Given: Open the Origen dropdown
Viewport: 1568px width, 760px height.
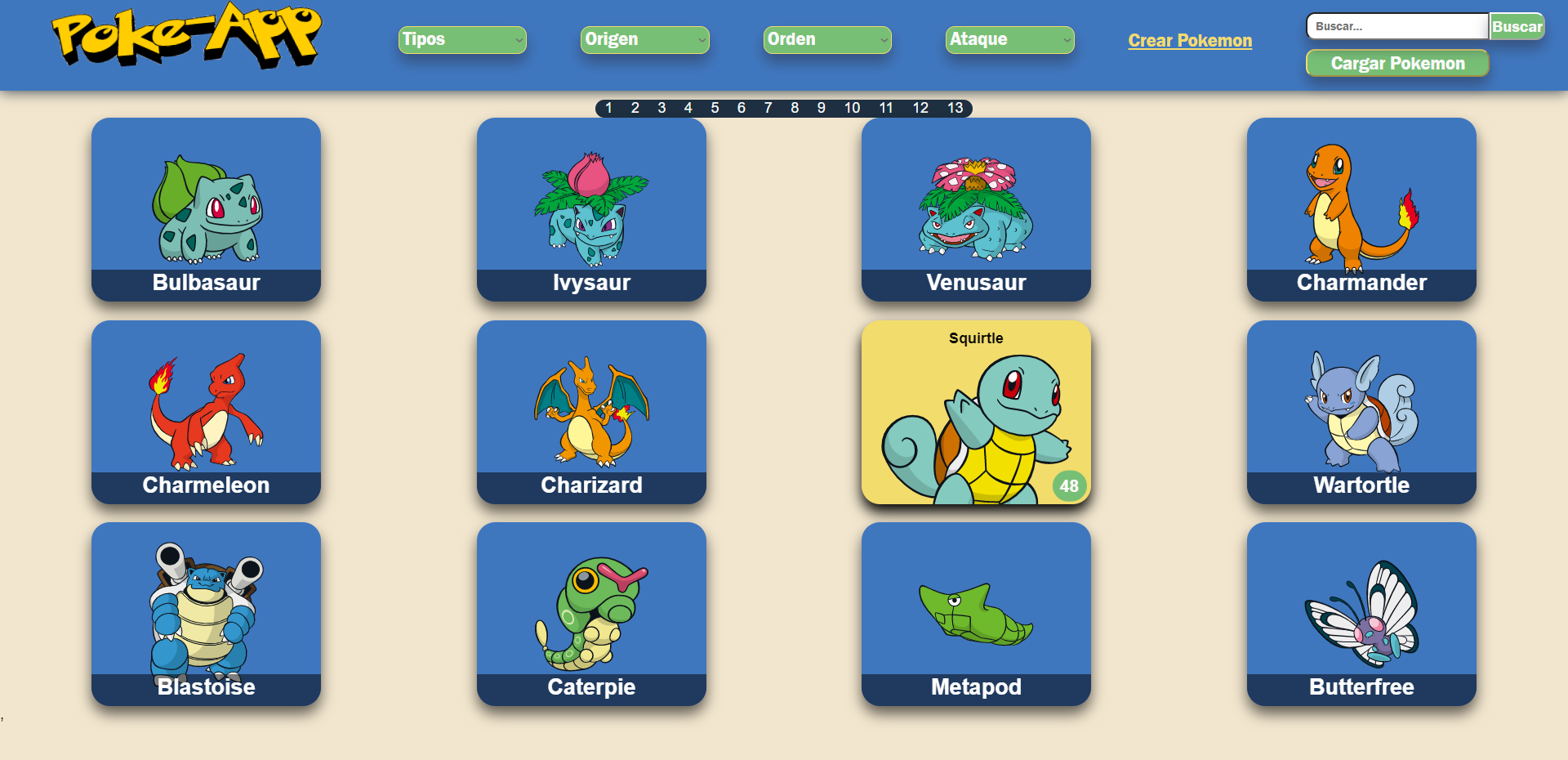Looking at the screenshot, I should [x=644, y=39].
